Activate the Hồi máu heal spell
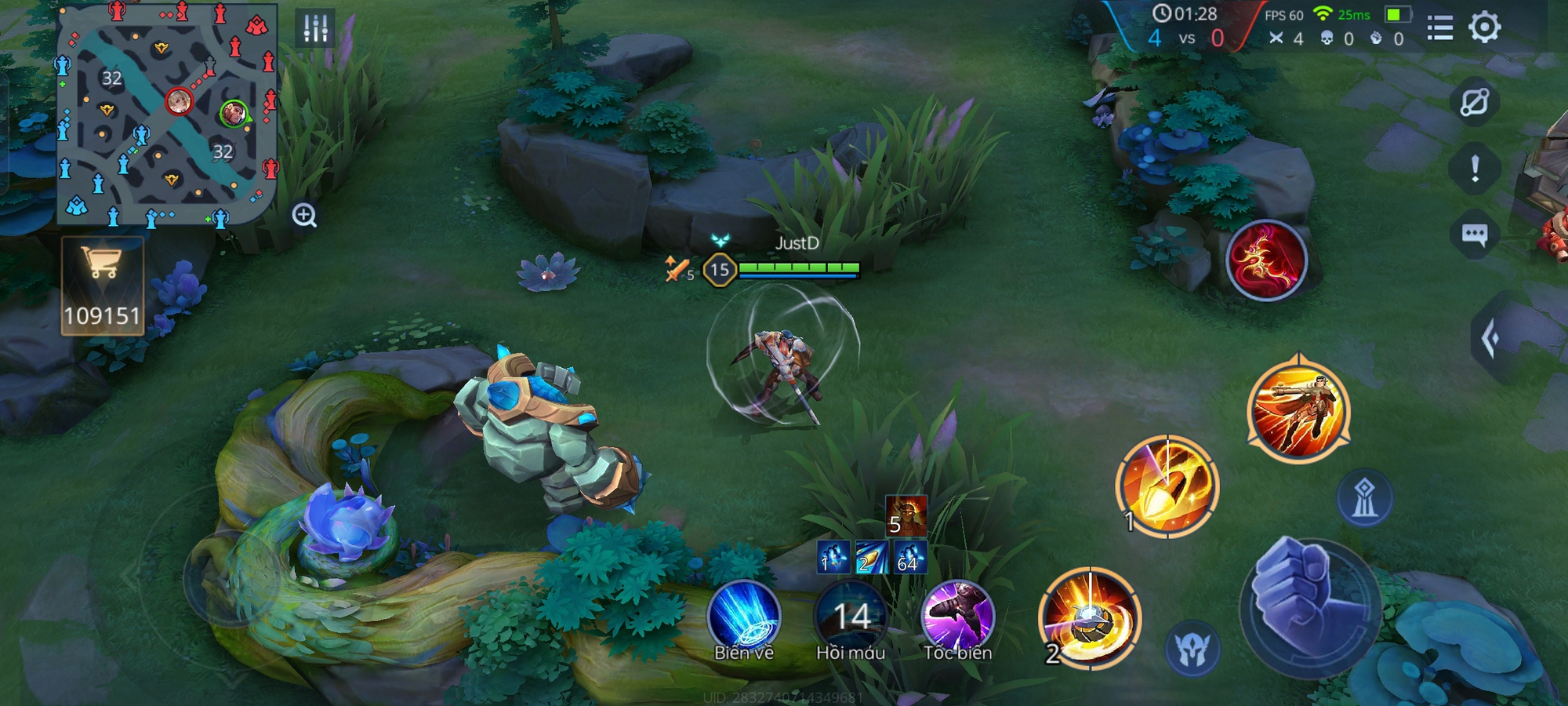 [x=851, y=617]
